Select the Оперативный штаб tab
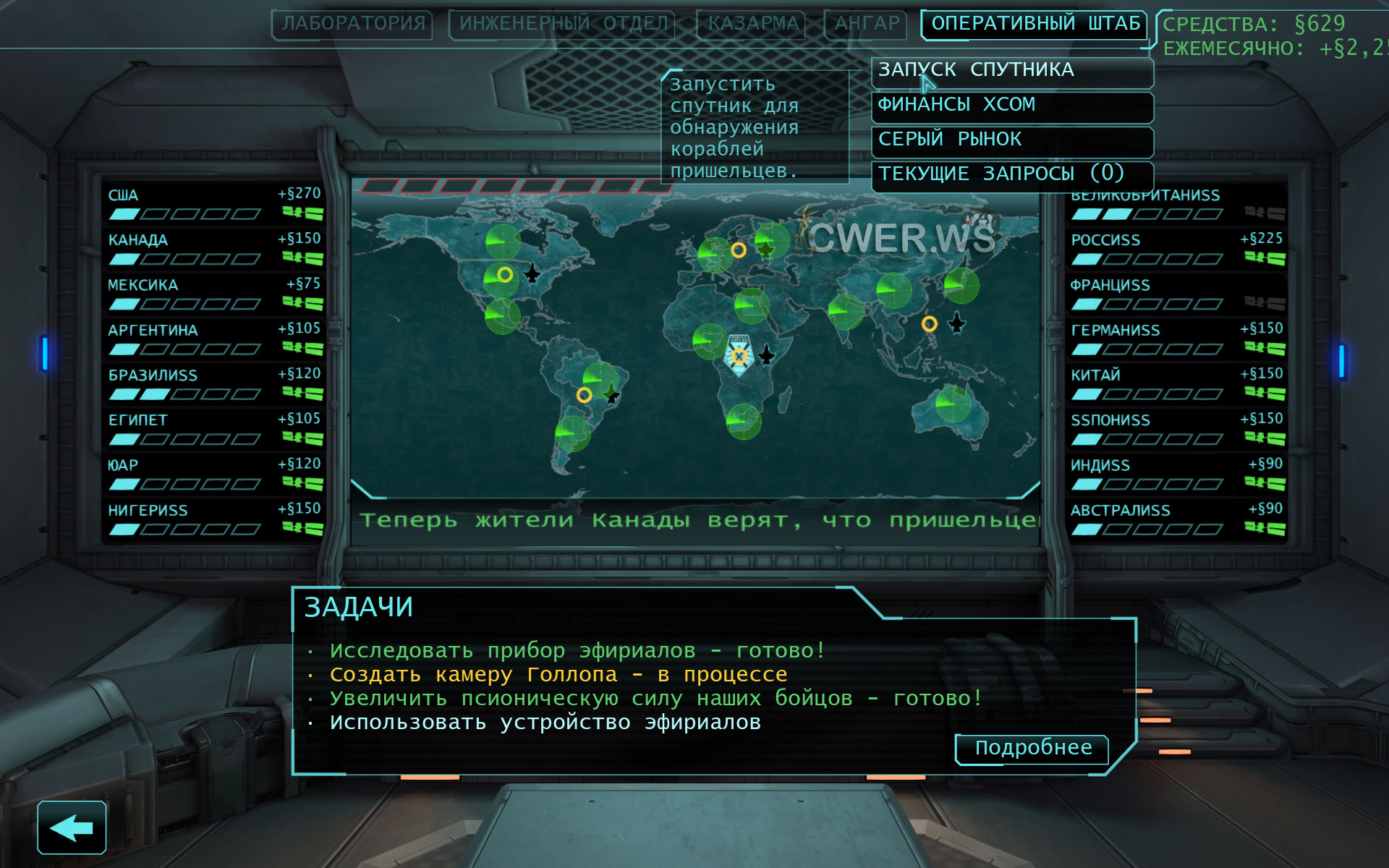The height and width of the screenshot is (868, 1389). pos(1035,24)
